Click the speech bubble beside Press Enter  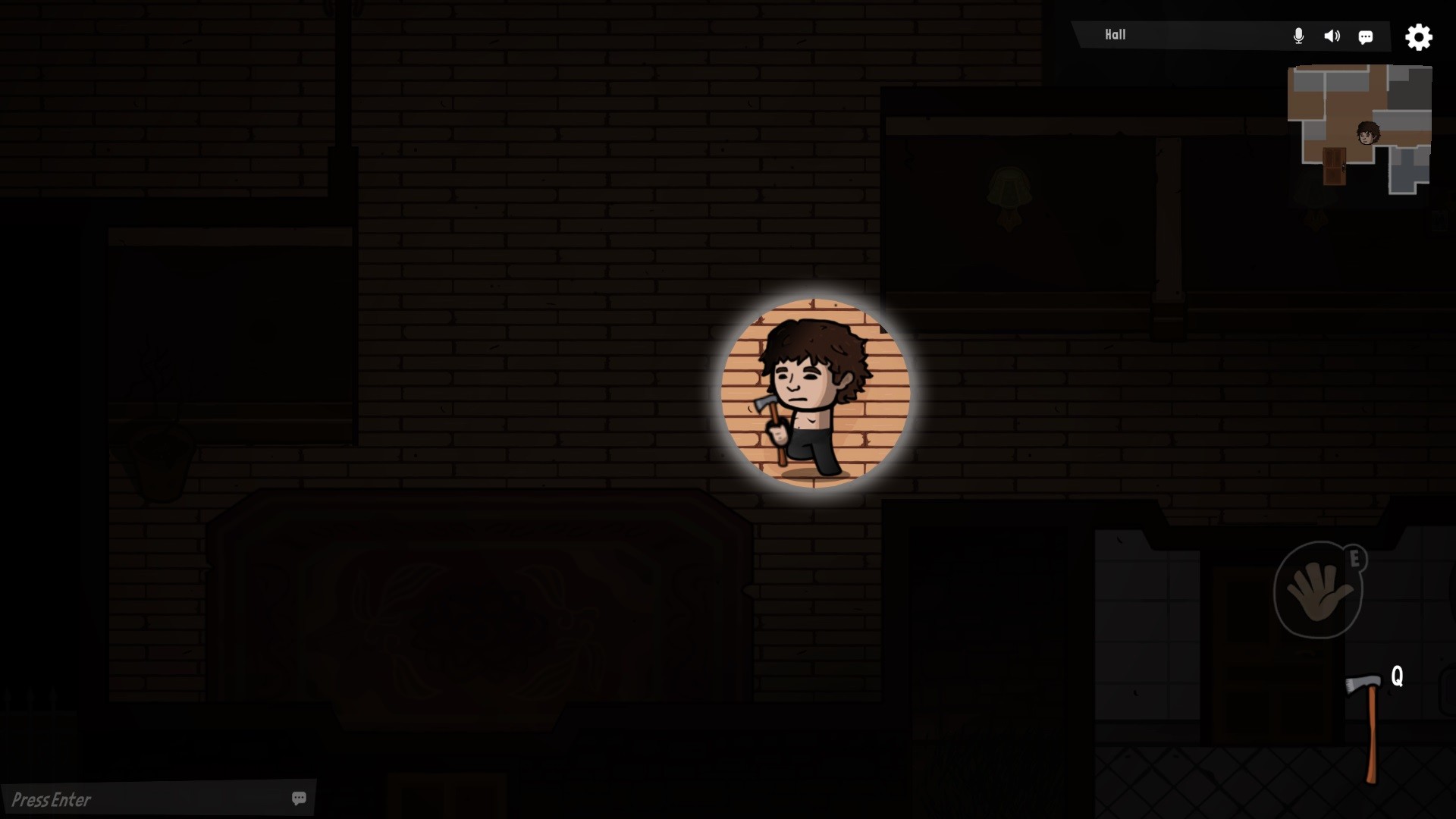coord(299,797)
